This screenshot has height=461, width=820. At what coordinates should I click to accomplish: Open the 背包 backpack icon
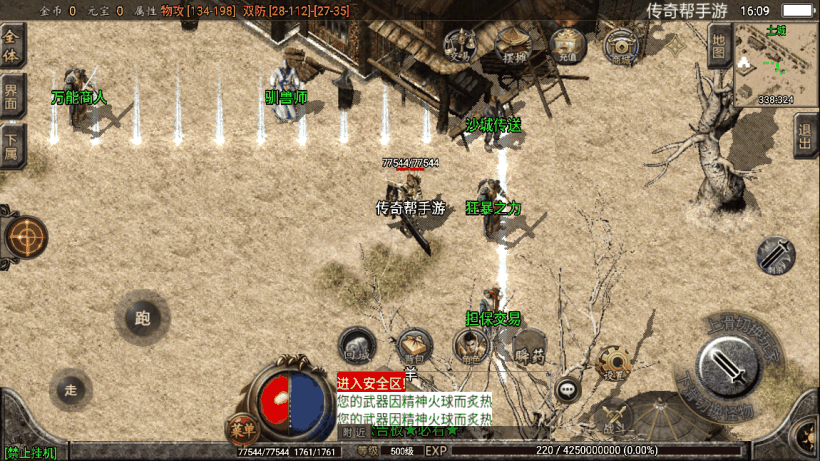click(414, 347)
